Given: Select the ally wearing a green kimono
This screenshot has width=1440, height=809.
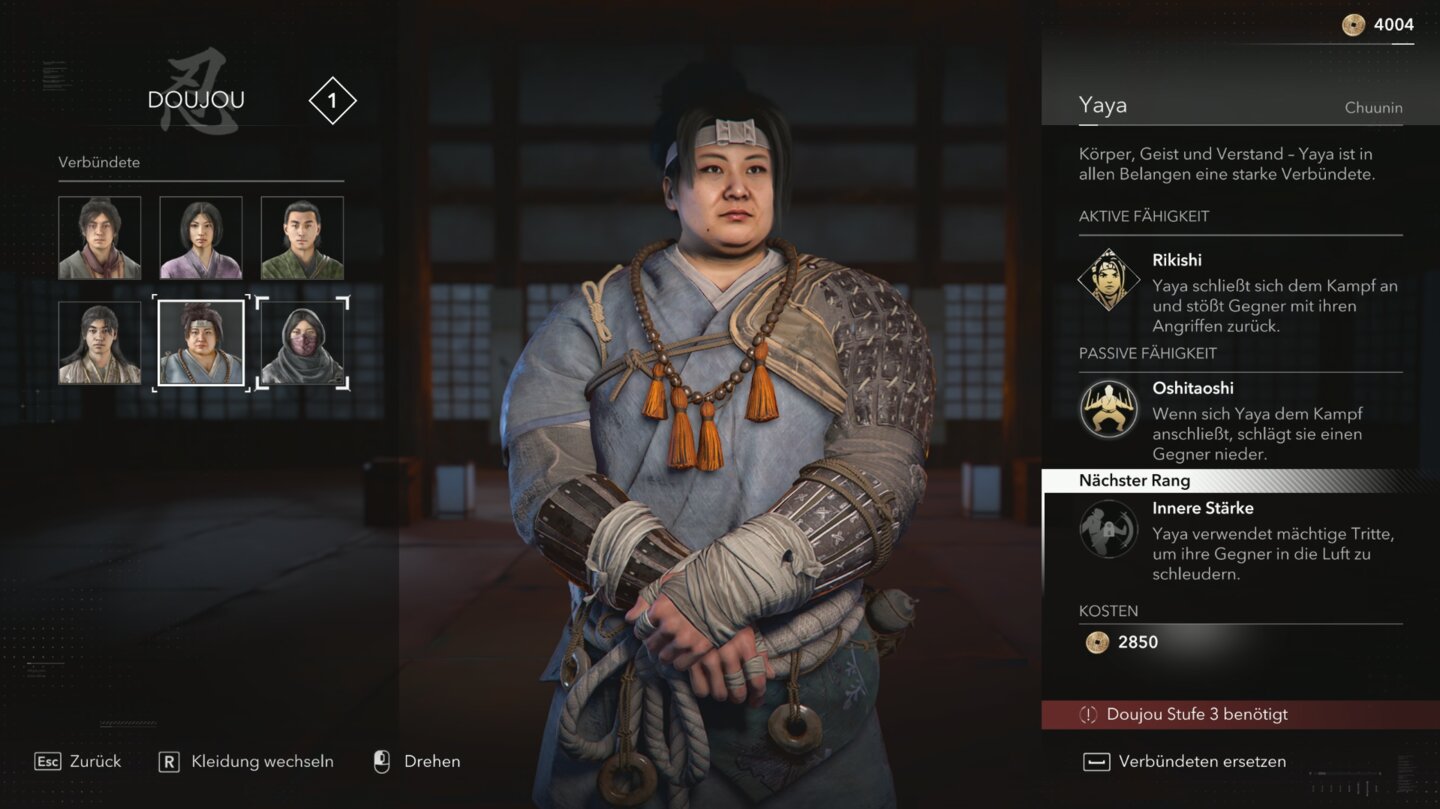Looking at the screenshot, I should 302,238.
